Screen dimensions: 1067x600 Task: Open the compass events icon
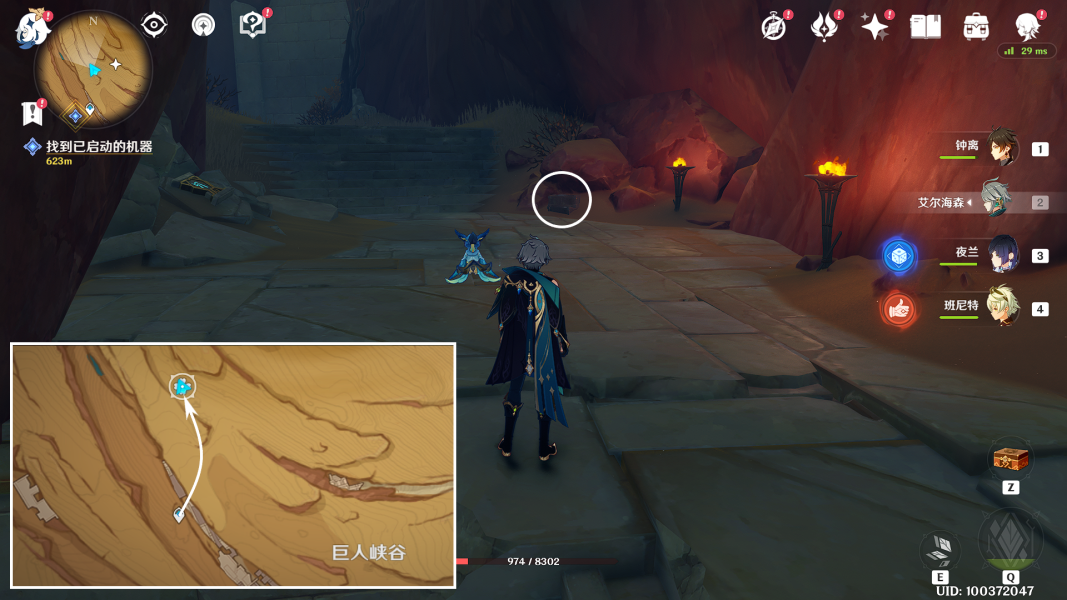click(774, 27)
